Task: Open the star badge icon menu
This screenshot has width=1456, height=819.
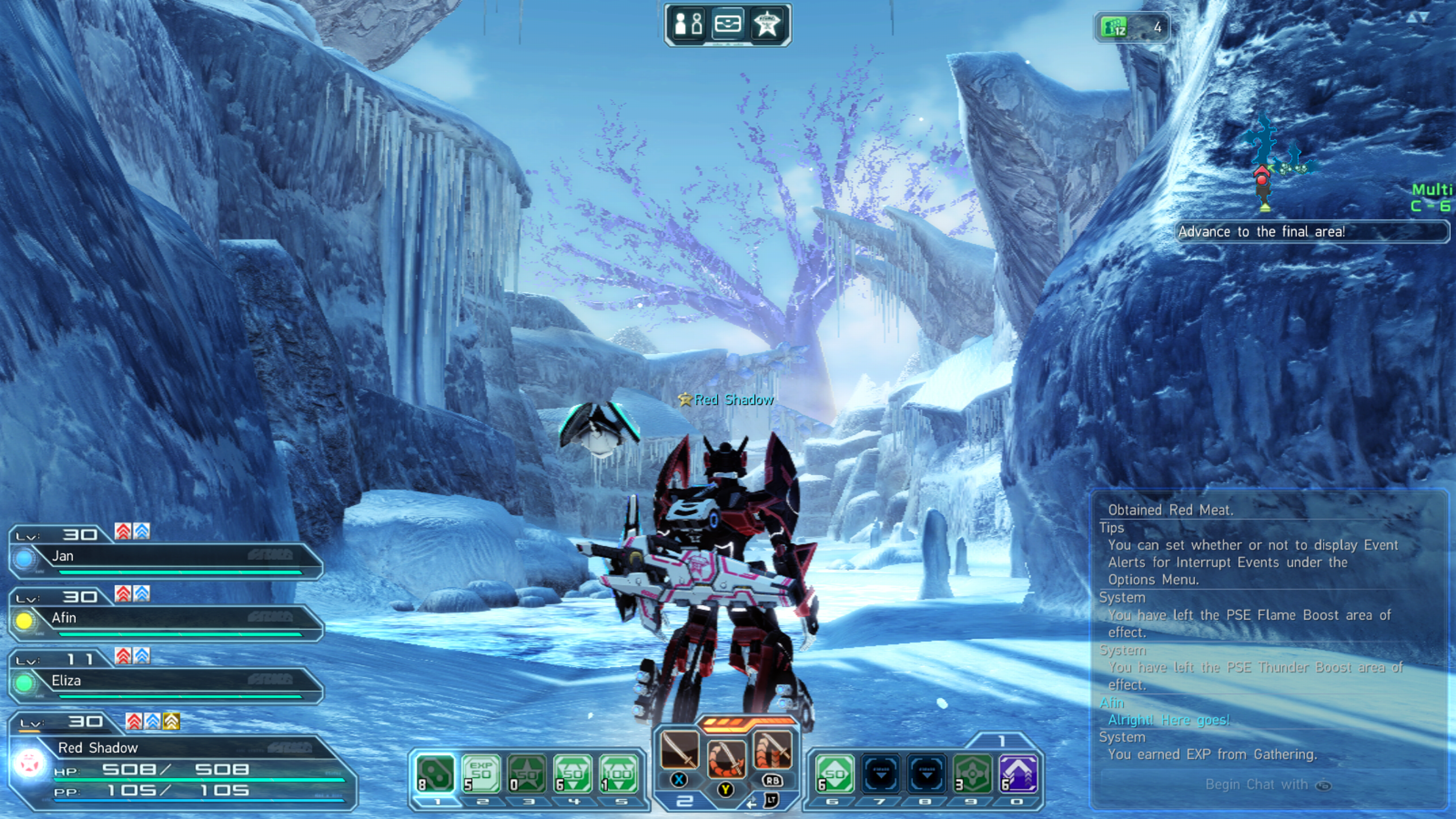Action: tap(766, 24)
